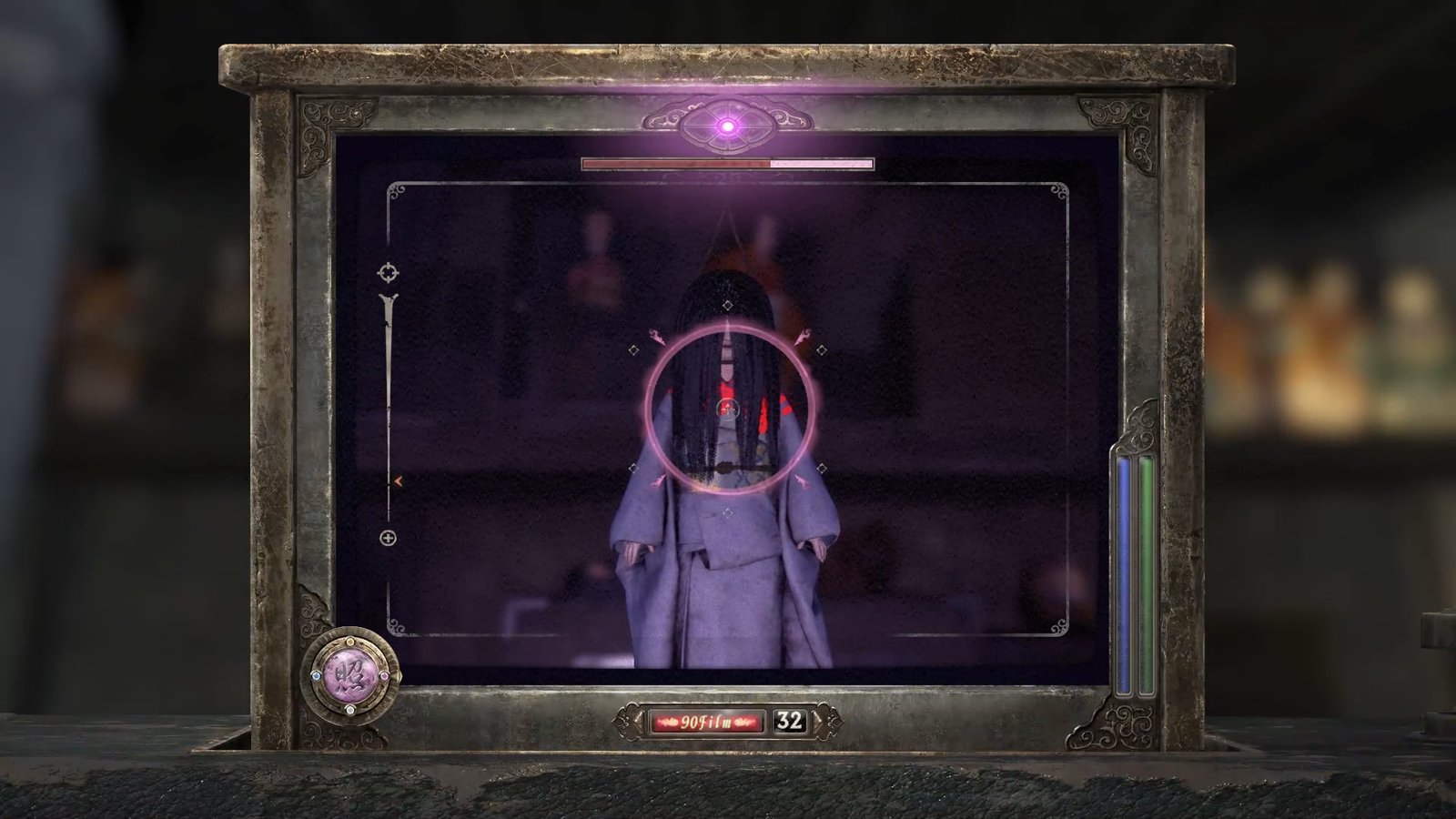The image size is (1456, 819).
Task: Open the left arrow beside the film display
Action: click(639, 721)
